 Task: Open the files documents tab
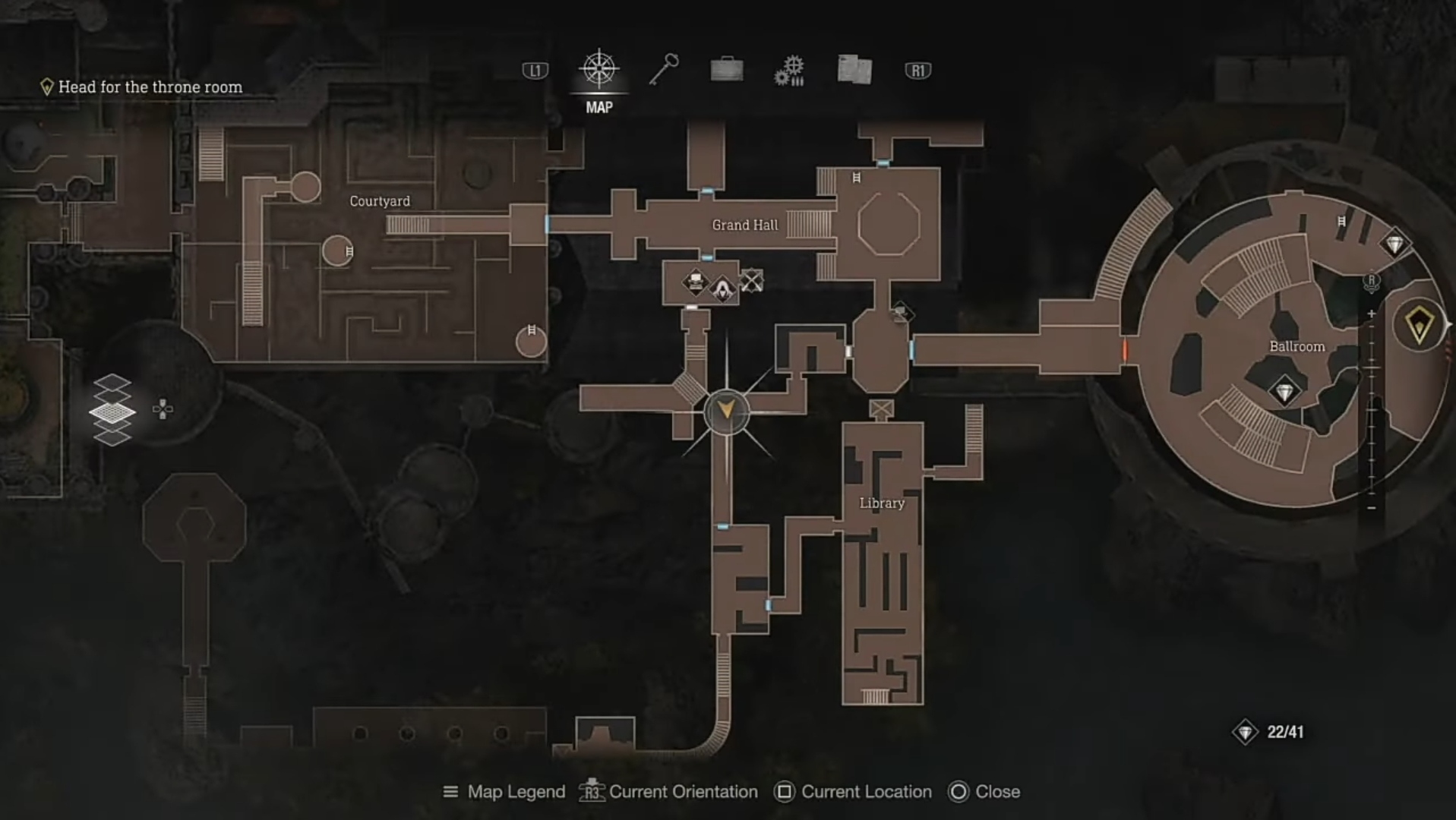pos(854,70)
